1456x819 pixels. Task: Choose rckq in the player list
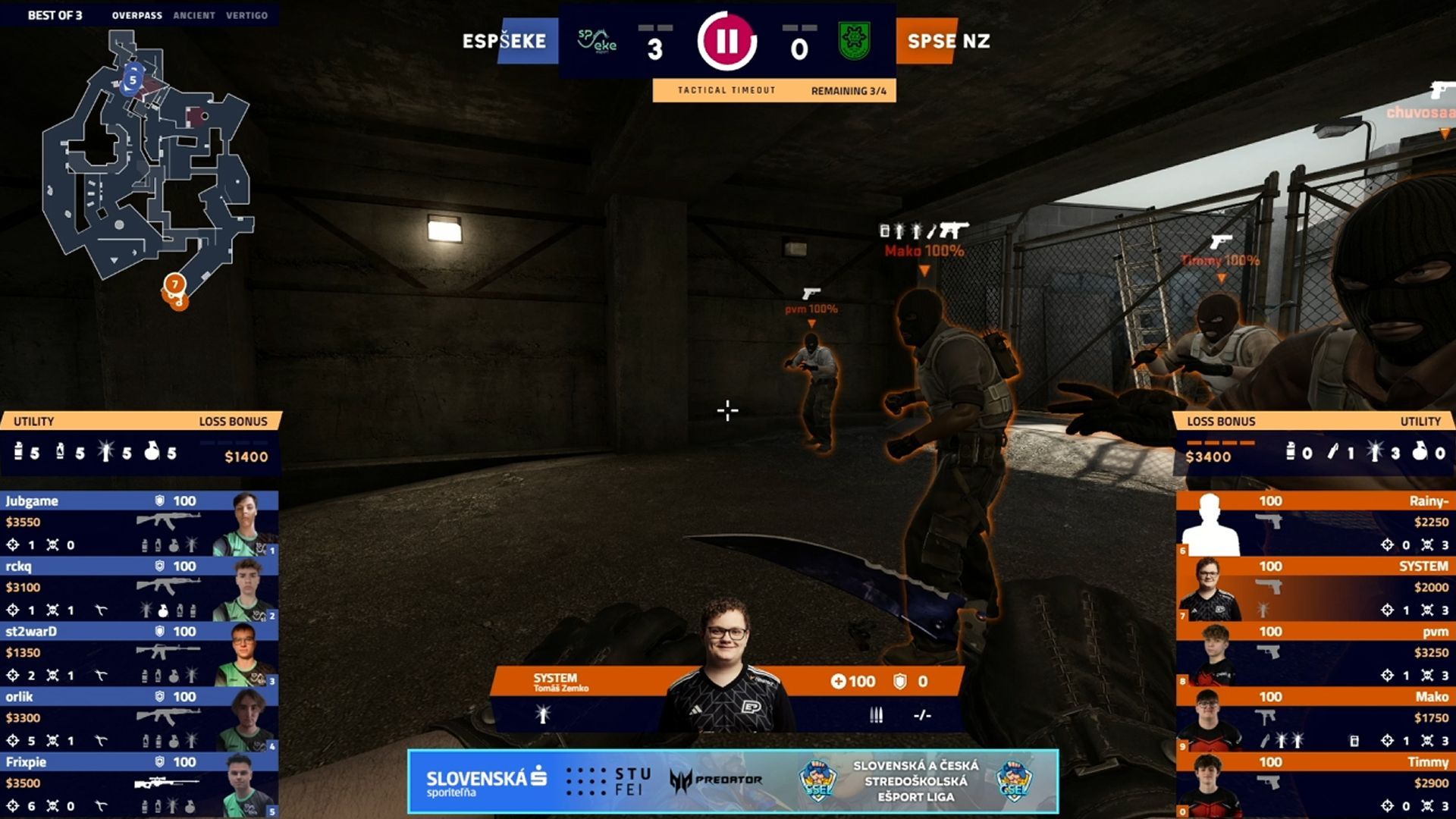(140, 588)
